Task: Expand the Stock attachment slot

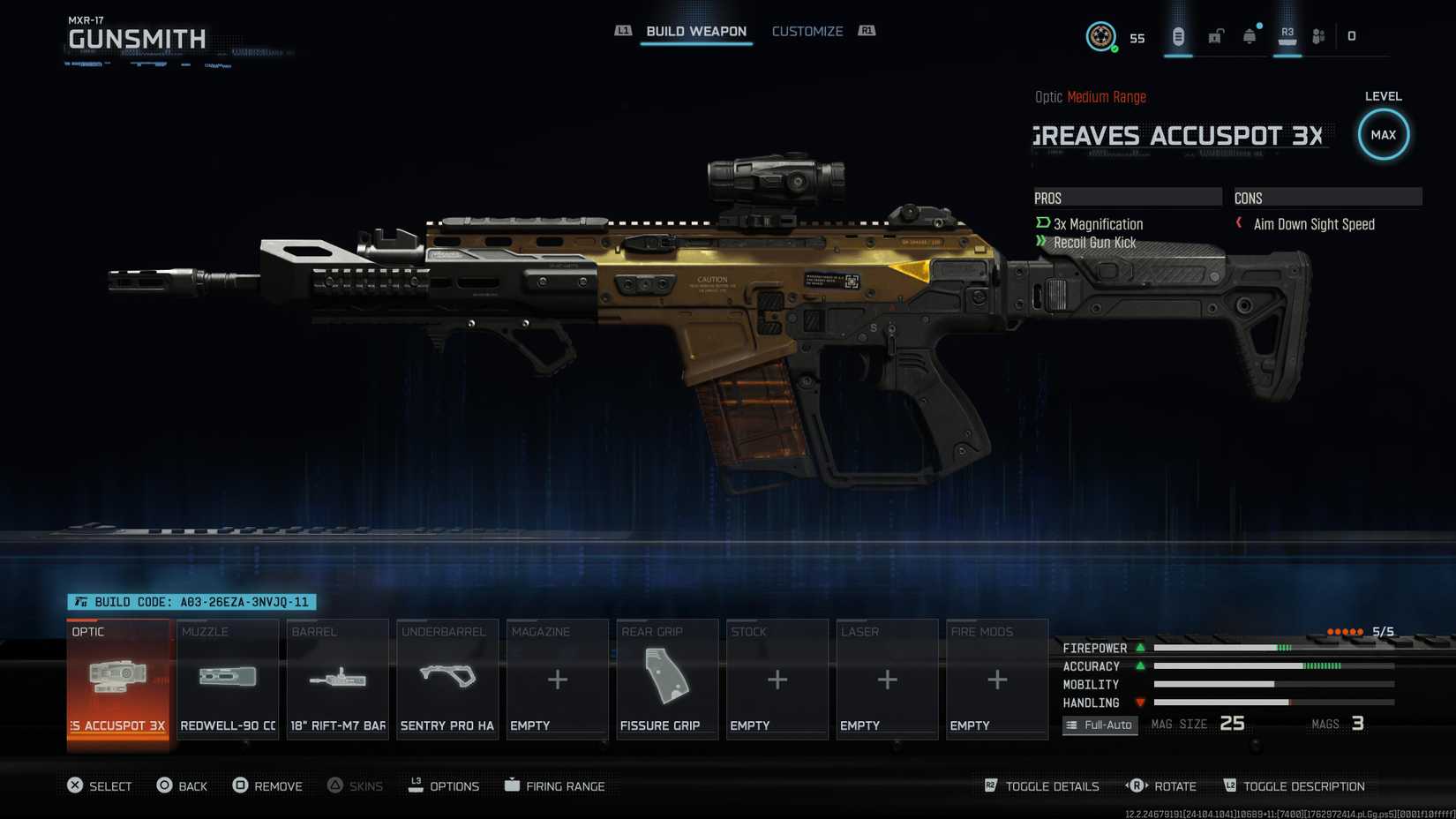Action: tap(777, 680)
